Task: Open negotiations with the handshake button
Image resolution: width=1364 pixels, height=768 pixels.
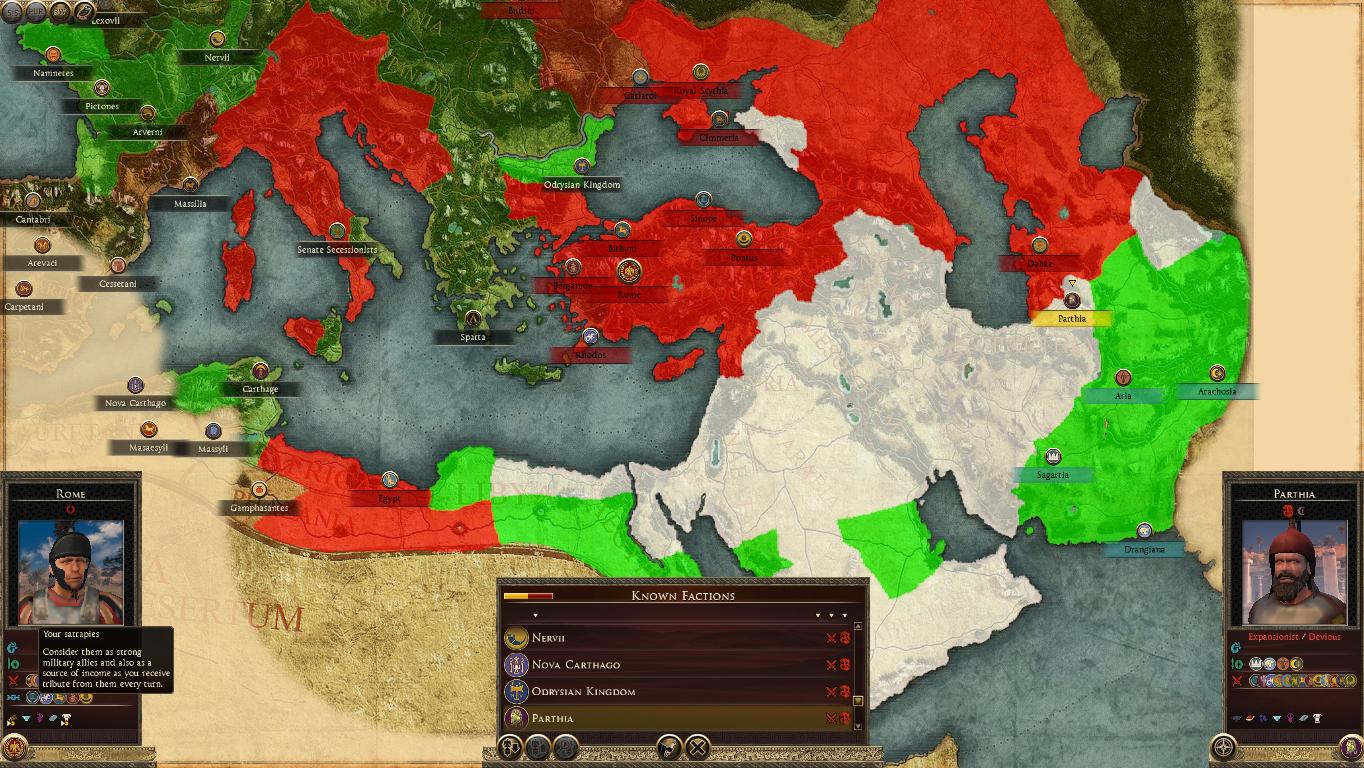Action: [669, 746]
